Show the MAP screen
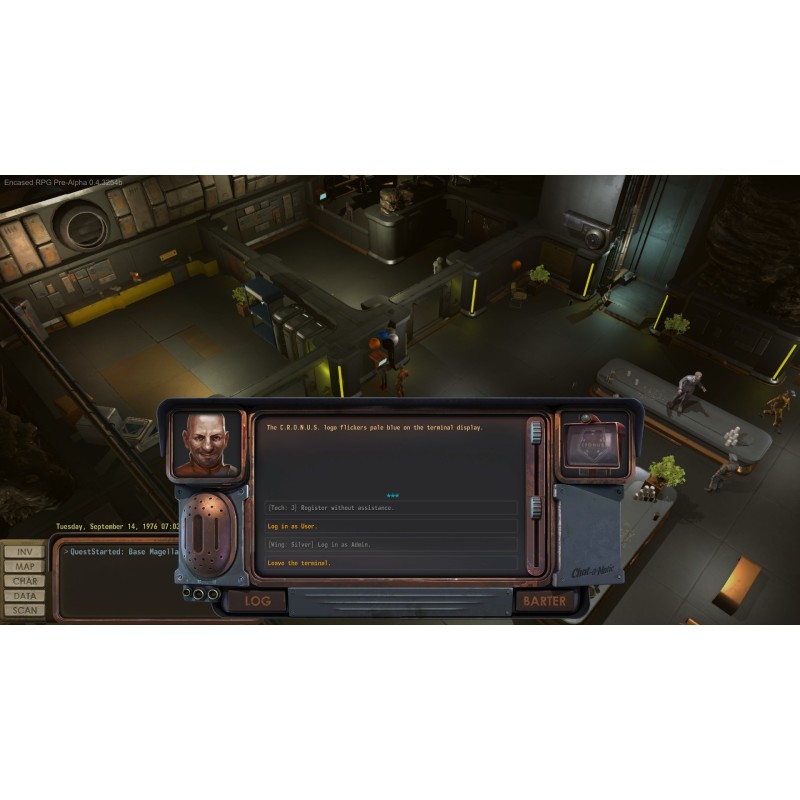This screenshot has width=800, height=800. click(x=25, y=566)
